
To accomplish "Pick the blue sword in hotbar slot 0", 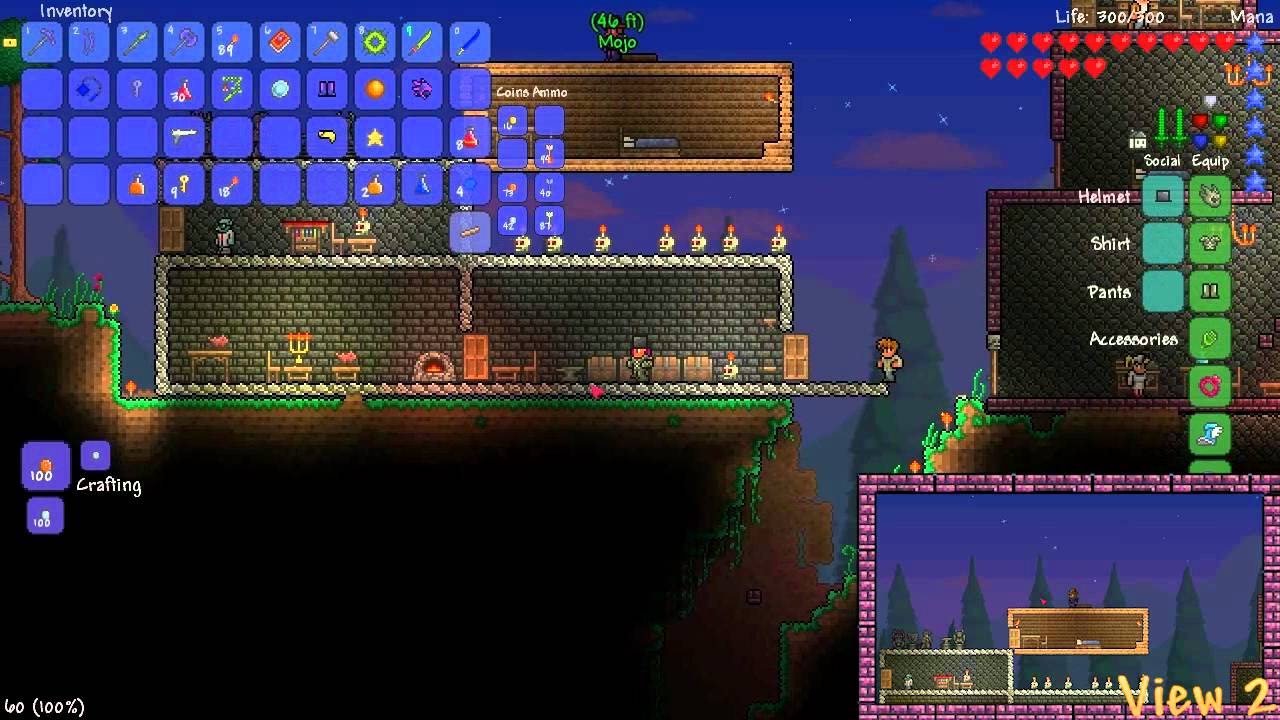I will (x=470, y=43).
